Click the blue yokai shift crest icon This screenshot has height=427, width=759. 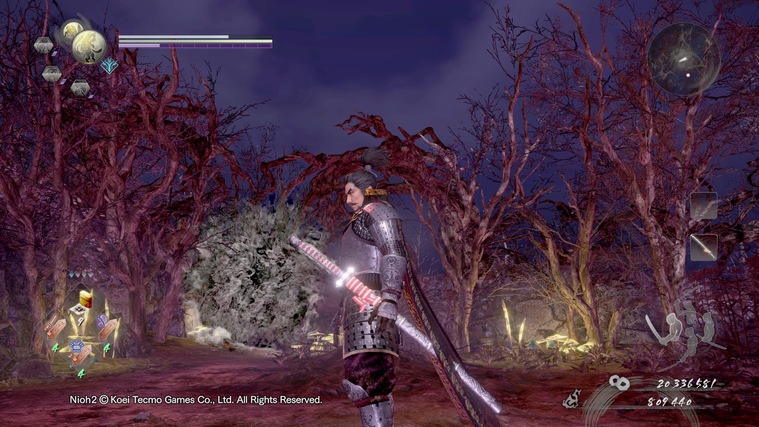pos(109,66)
